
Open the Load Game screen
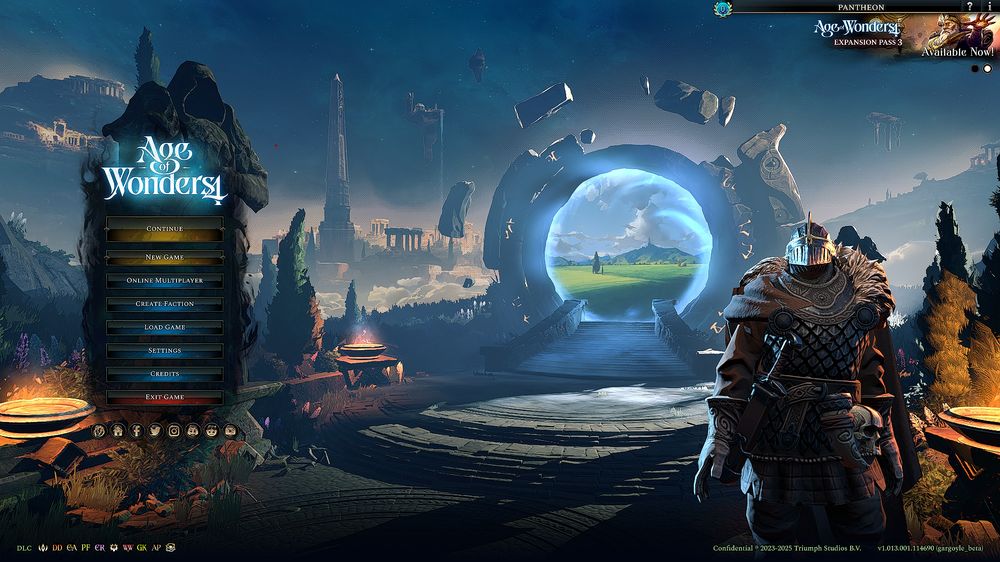pyautogui.click(x=164, y=328)
